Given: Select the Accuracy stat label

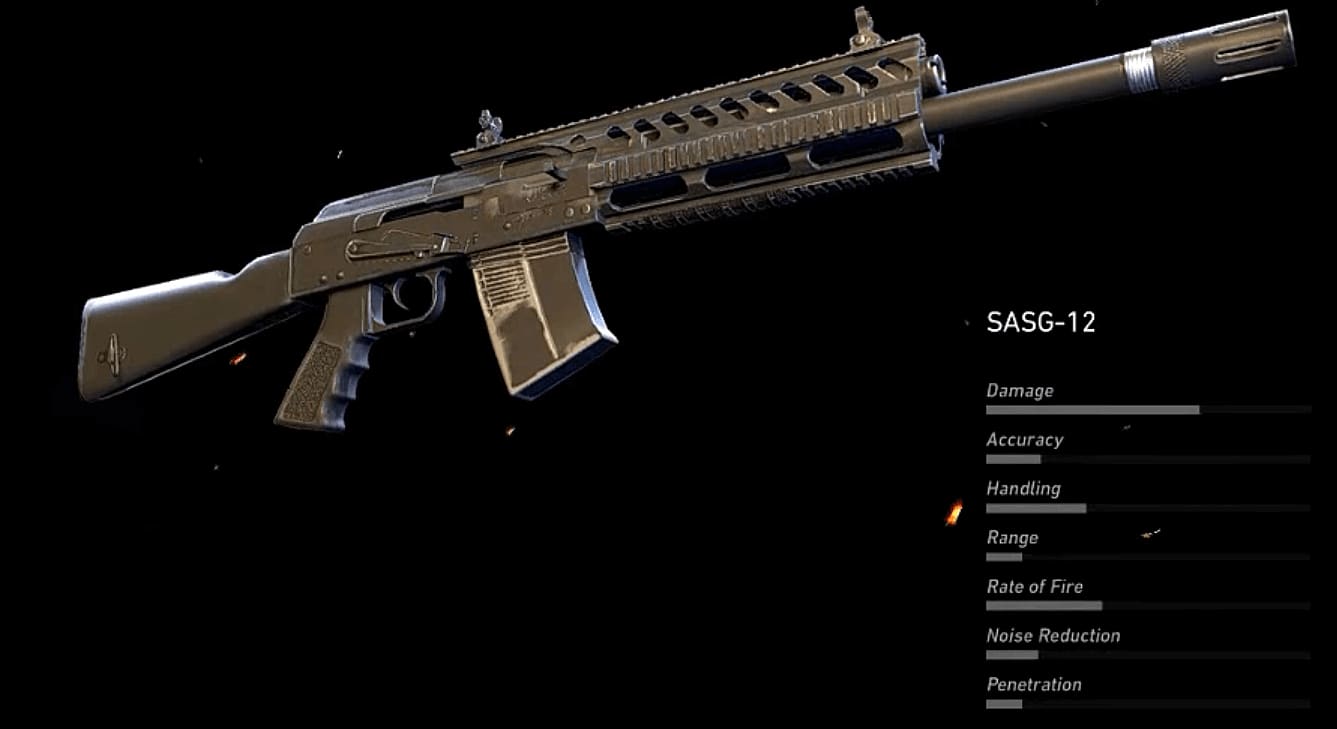Looking at the screenshot, I should pyautogui.click(x=1024, y=439).
